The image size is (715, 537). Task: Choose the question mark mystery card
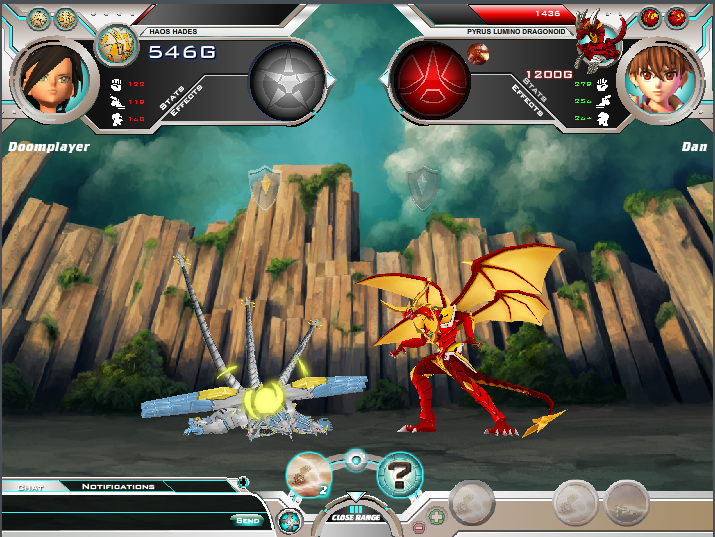tap(399, 474)
